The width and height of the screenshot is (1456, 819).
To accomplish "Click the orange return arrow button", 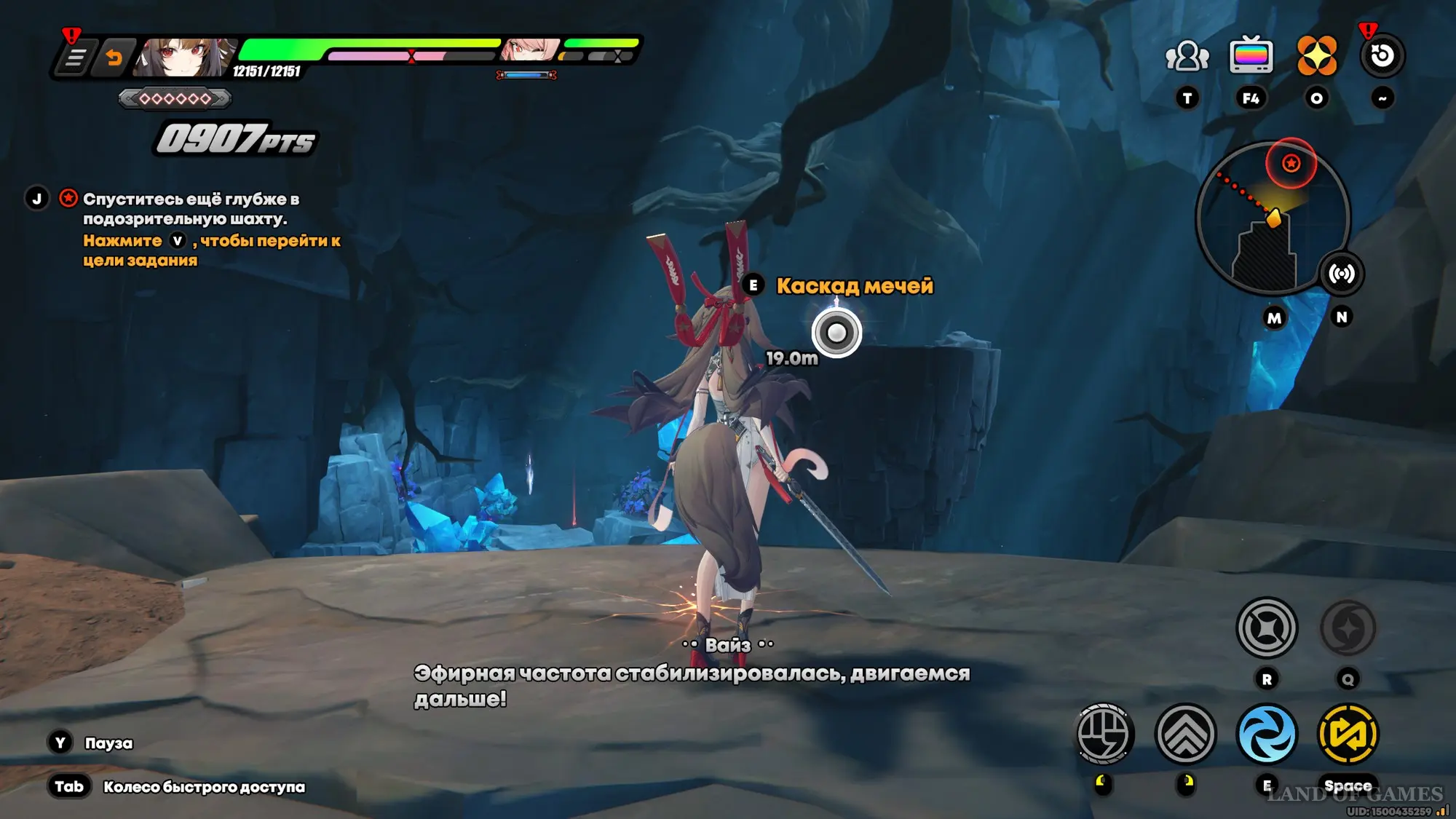I will point(114,58).
